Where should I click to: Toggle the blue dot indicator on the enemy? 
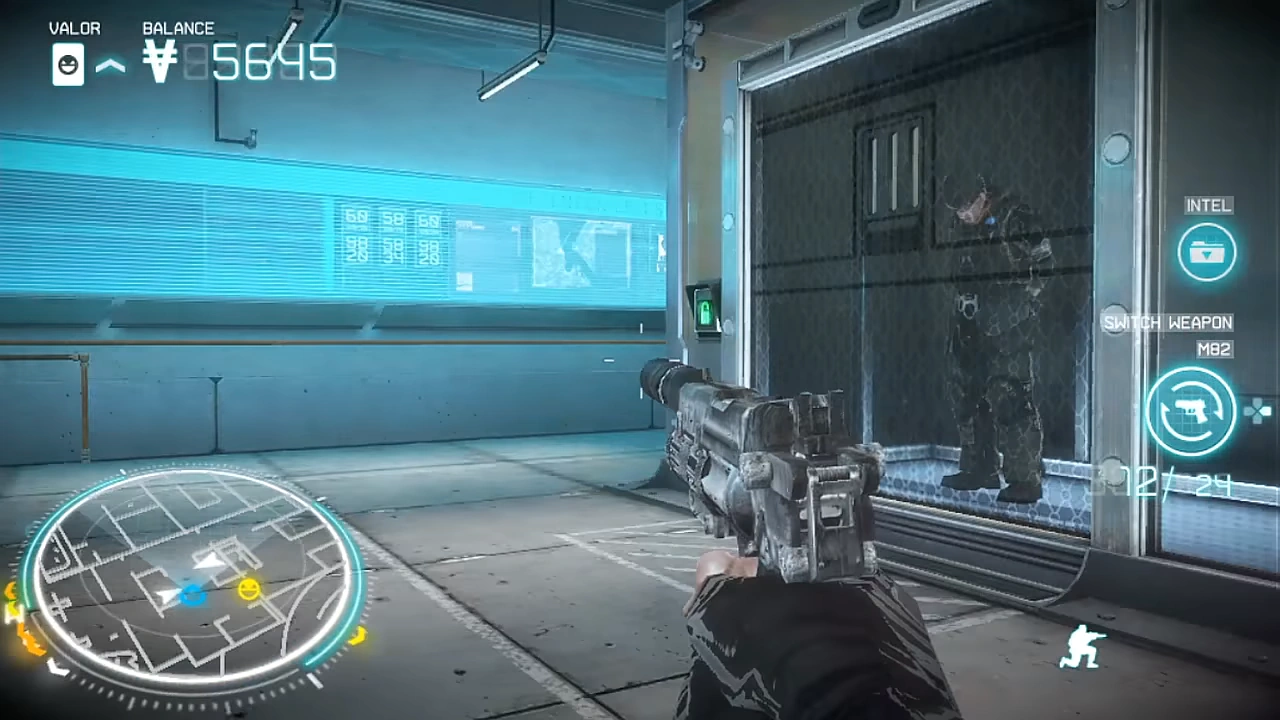991,220
